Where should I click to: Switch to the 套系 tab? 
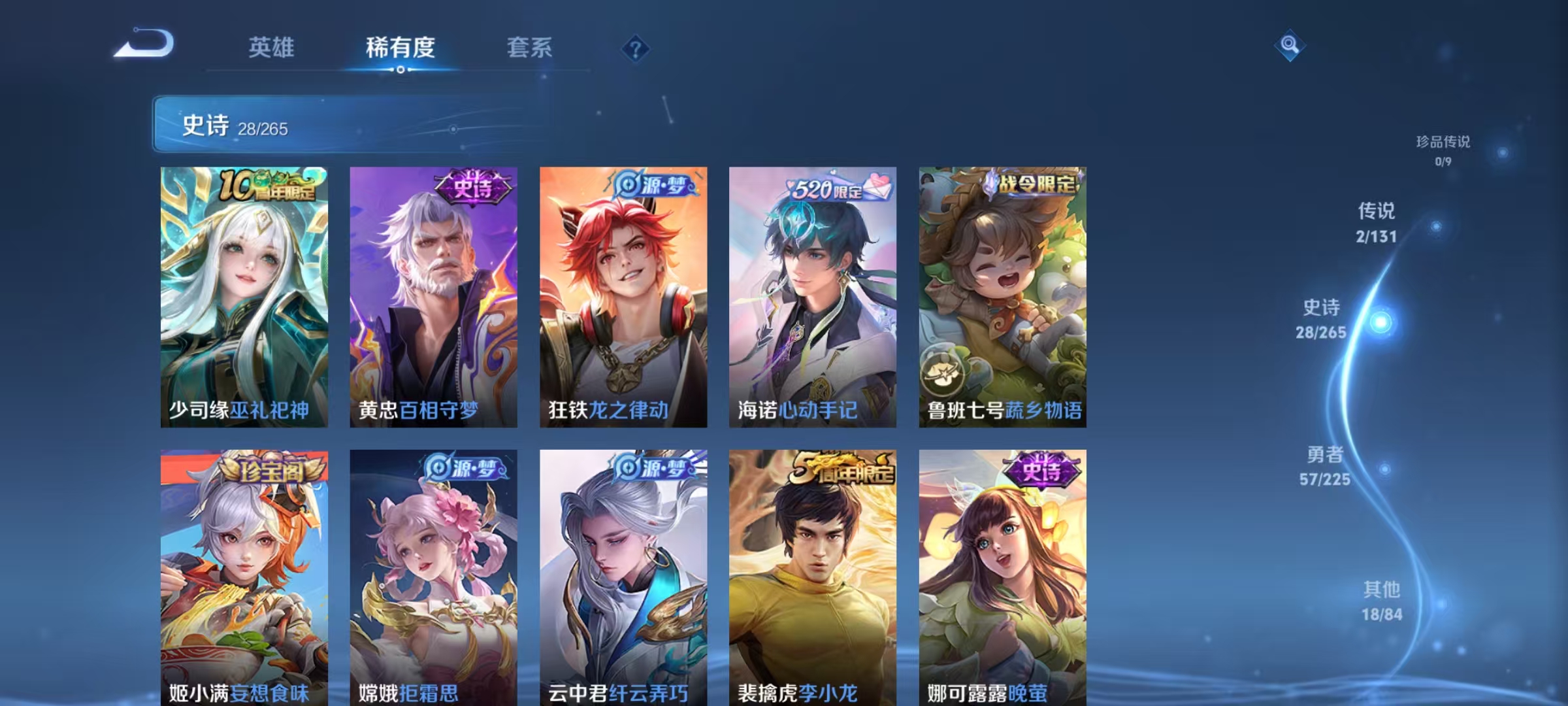531,48
